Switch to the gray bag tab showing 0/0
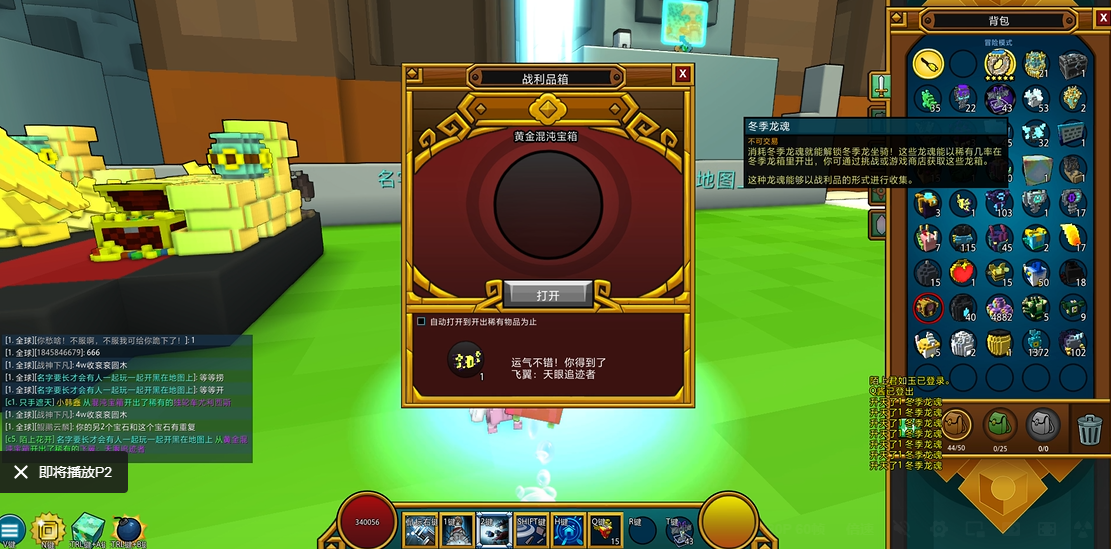The image size is (1111, 549). click(x=1044, y=425)
